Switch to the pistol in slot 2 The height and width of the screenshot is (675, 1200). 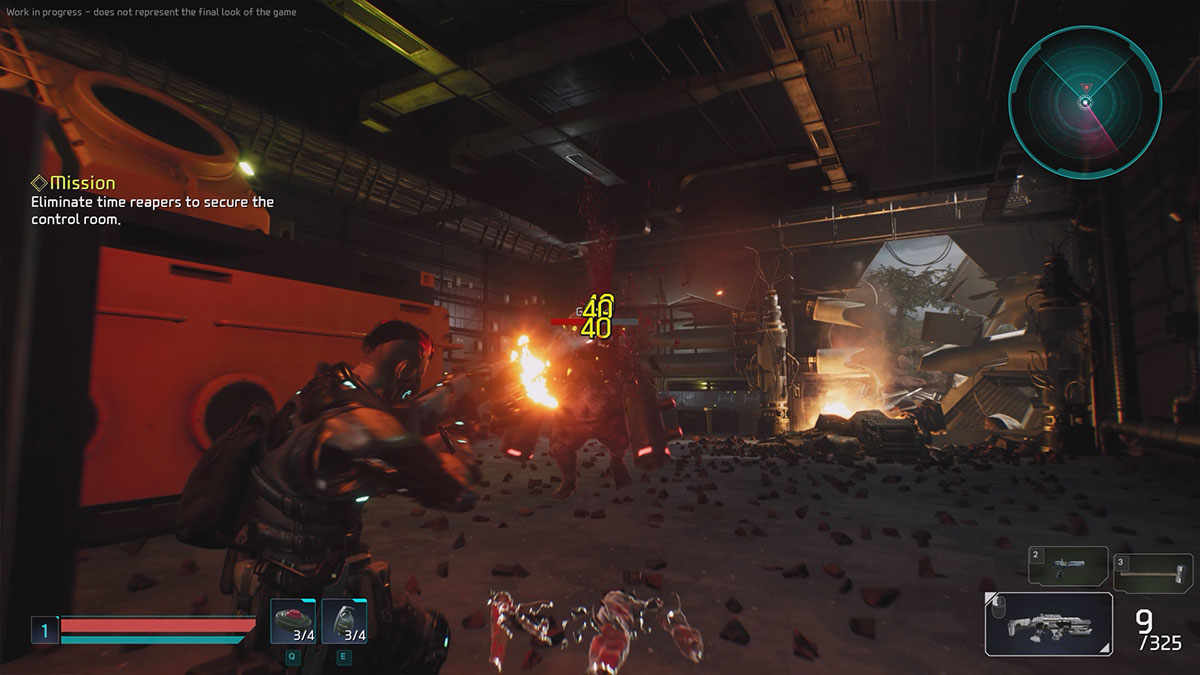tap(1068, 566)
